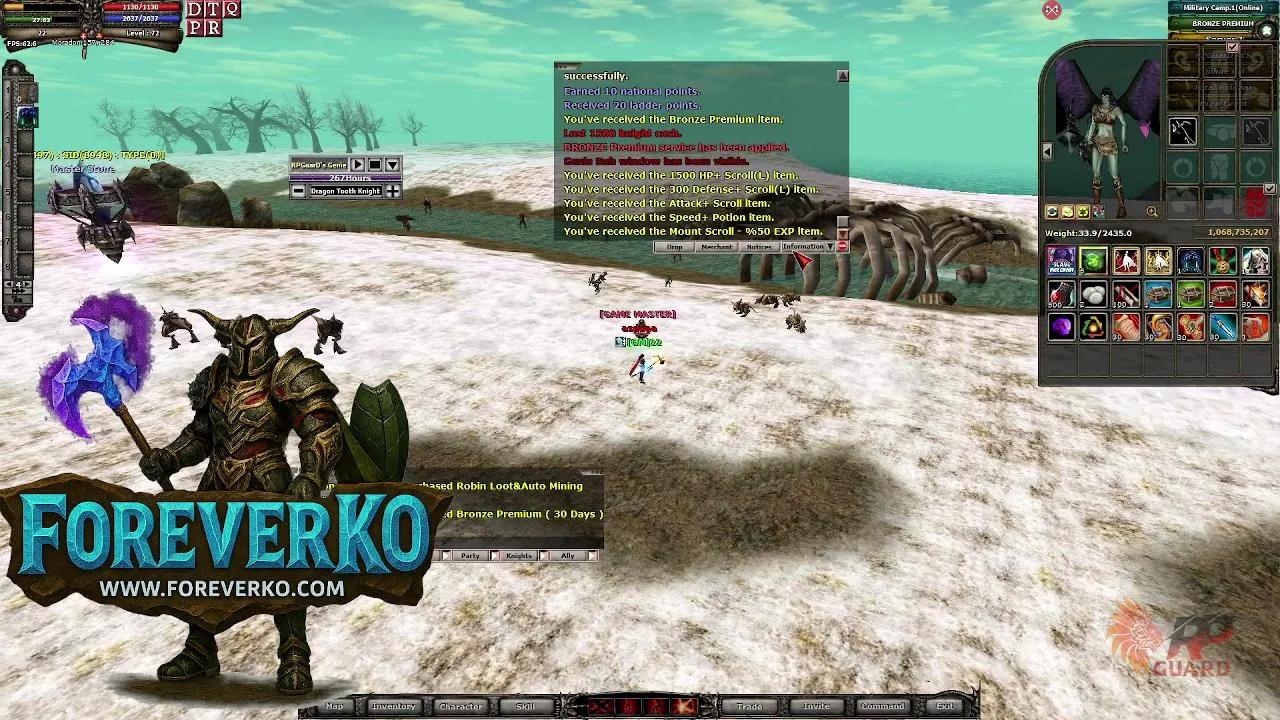Viewport: 1280px width, 720px height.
Task: Click the plus button beside Dragon Tooth Knight
Action: click(392, 190)
